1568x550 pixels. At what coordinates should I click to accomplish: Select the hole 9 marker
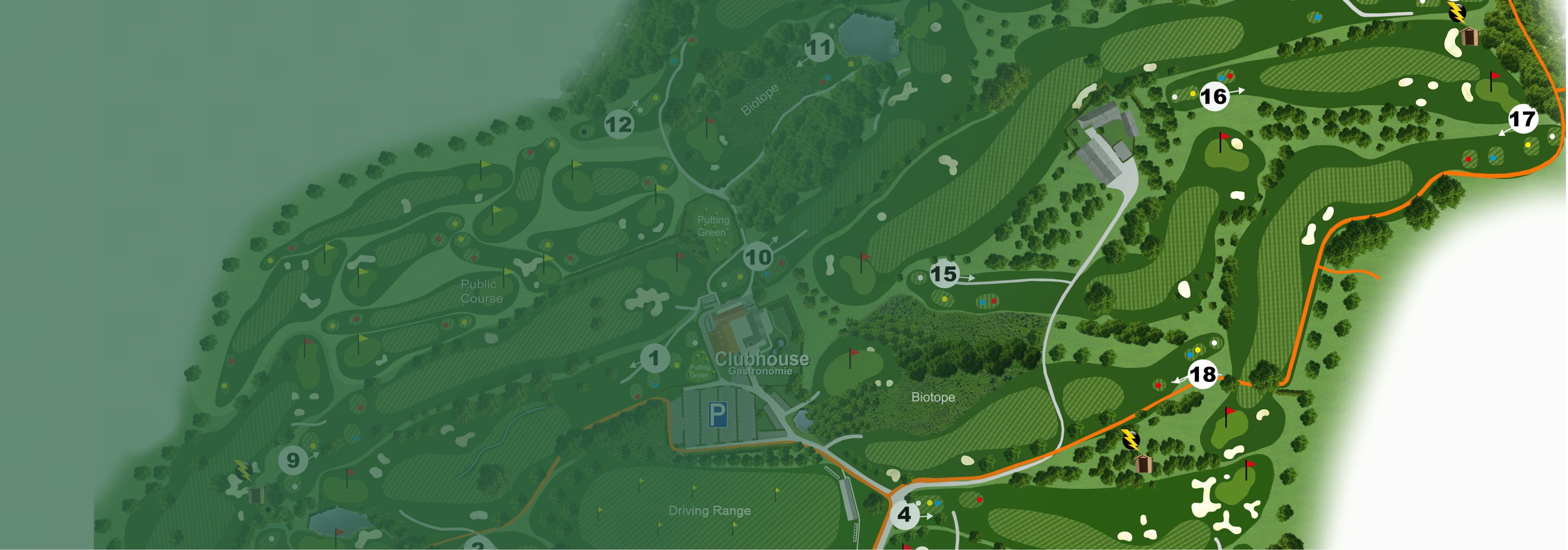tap(293, 460)
